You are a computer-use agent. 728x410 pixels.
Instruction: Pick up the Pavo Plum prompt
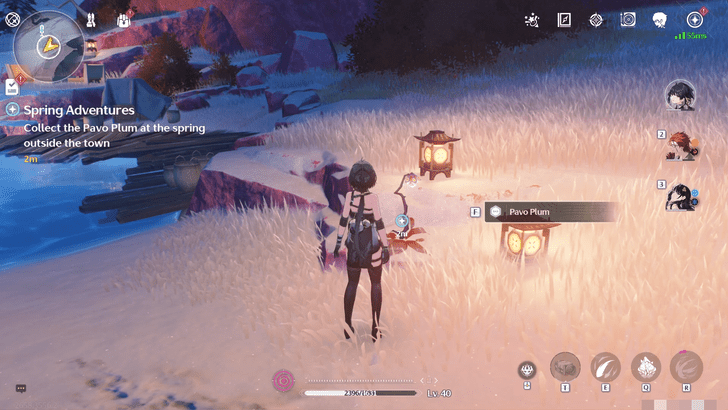coord(550,212)
